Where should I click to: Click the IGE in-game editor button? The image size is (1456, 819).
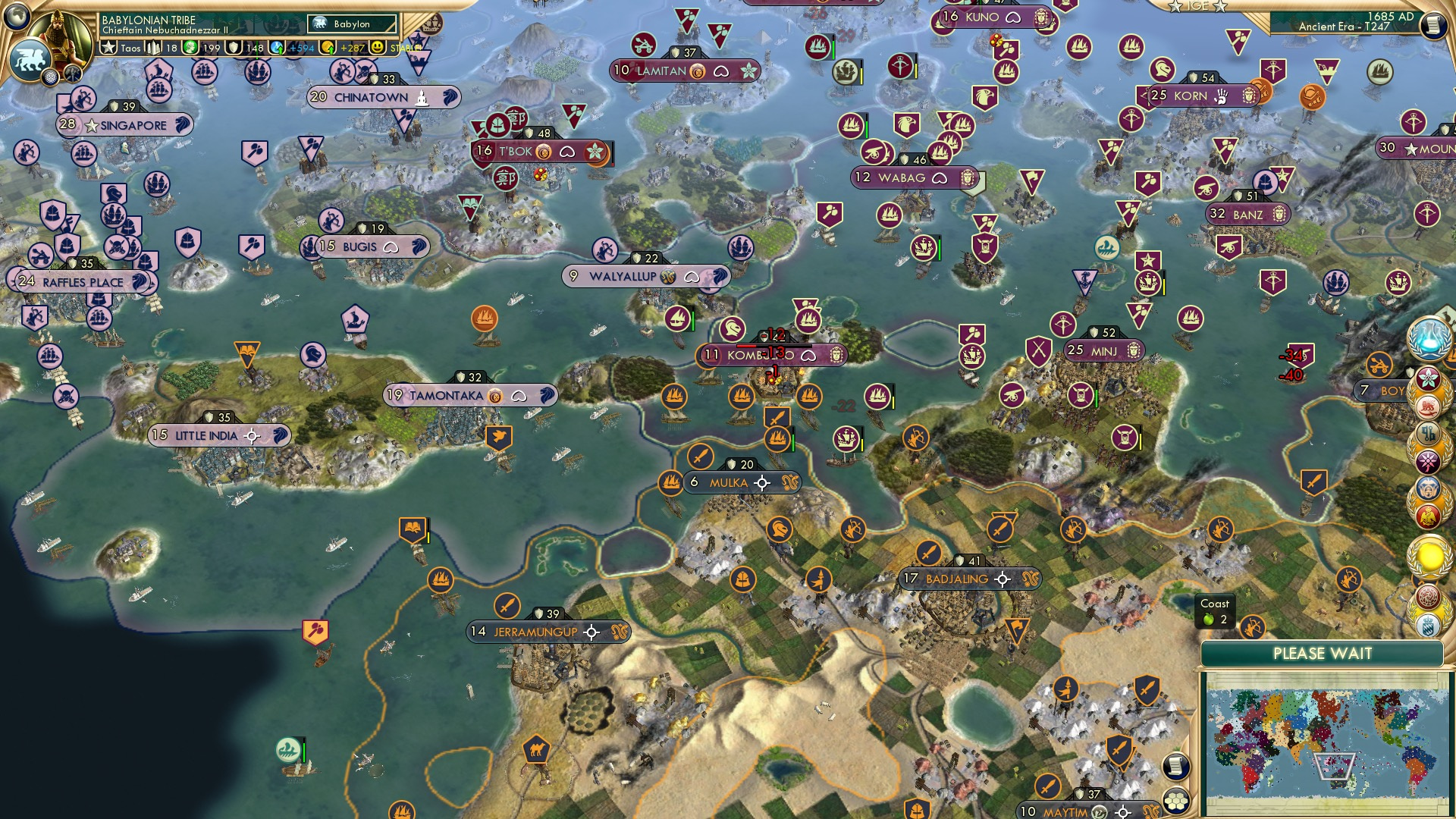tap(1195, 7)
